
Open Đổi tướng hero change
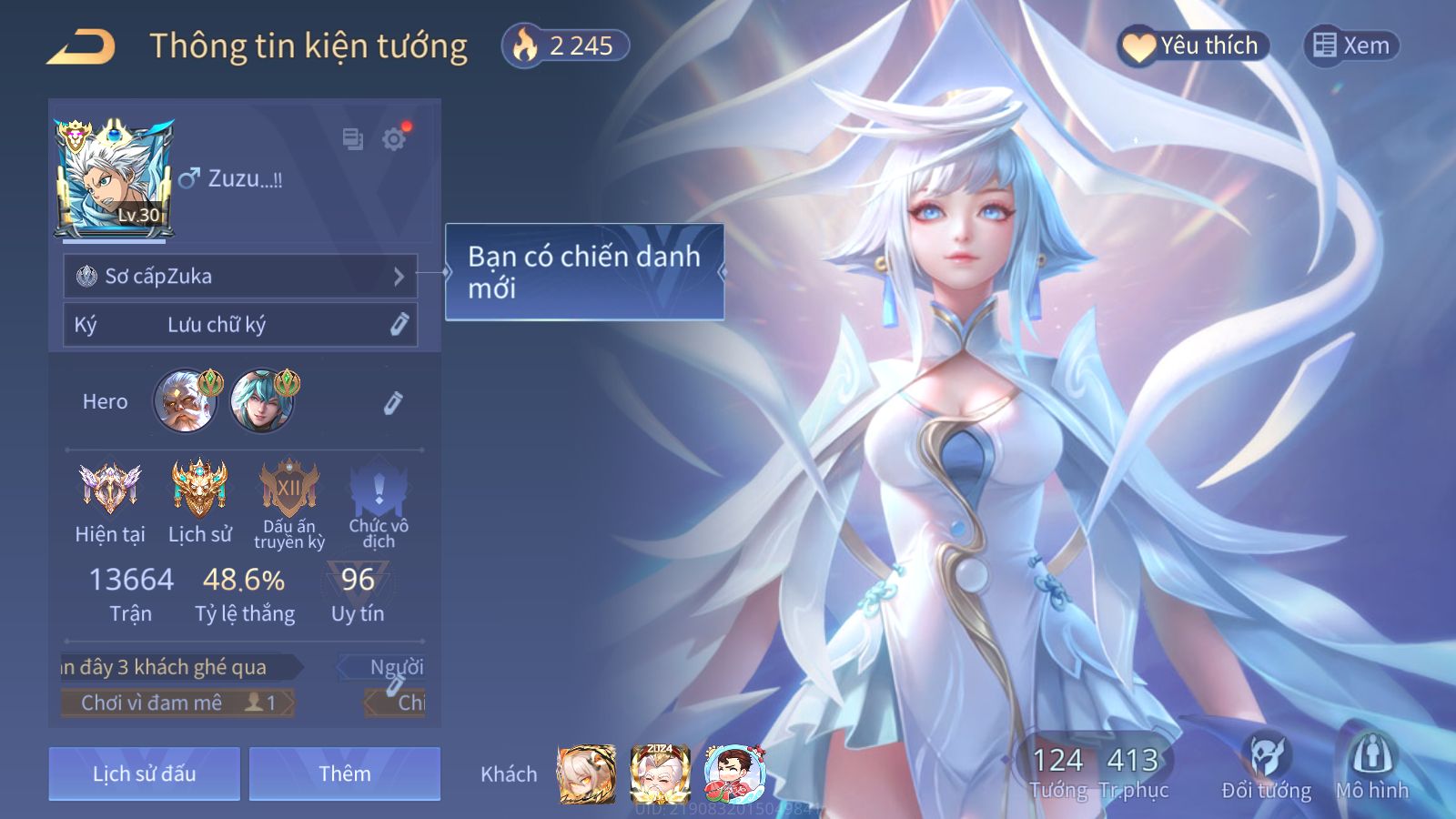click(x=1266, y=766)
